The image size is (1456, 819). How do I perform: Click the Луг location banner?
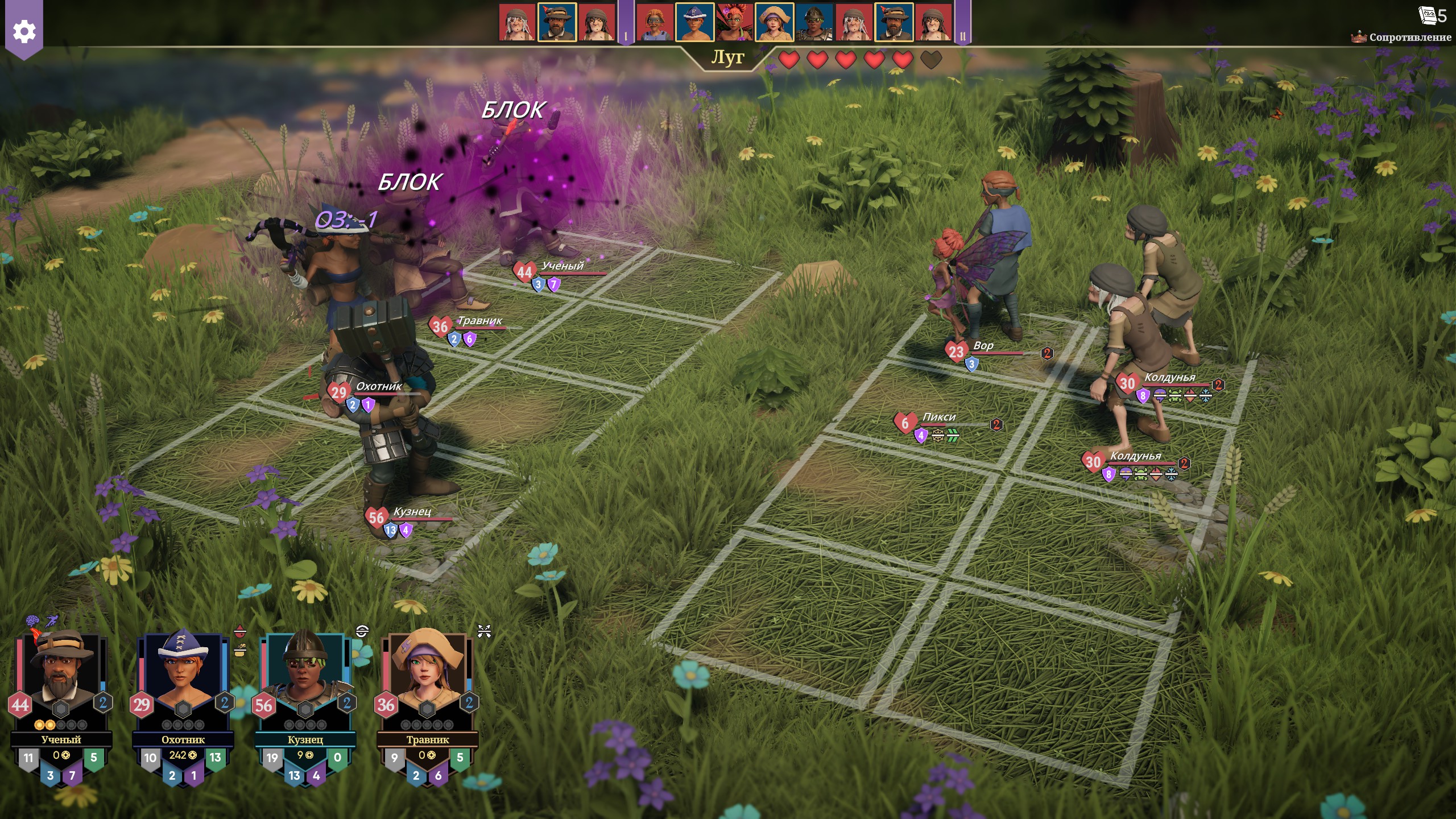coord(727,57)
